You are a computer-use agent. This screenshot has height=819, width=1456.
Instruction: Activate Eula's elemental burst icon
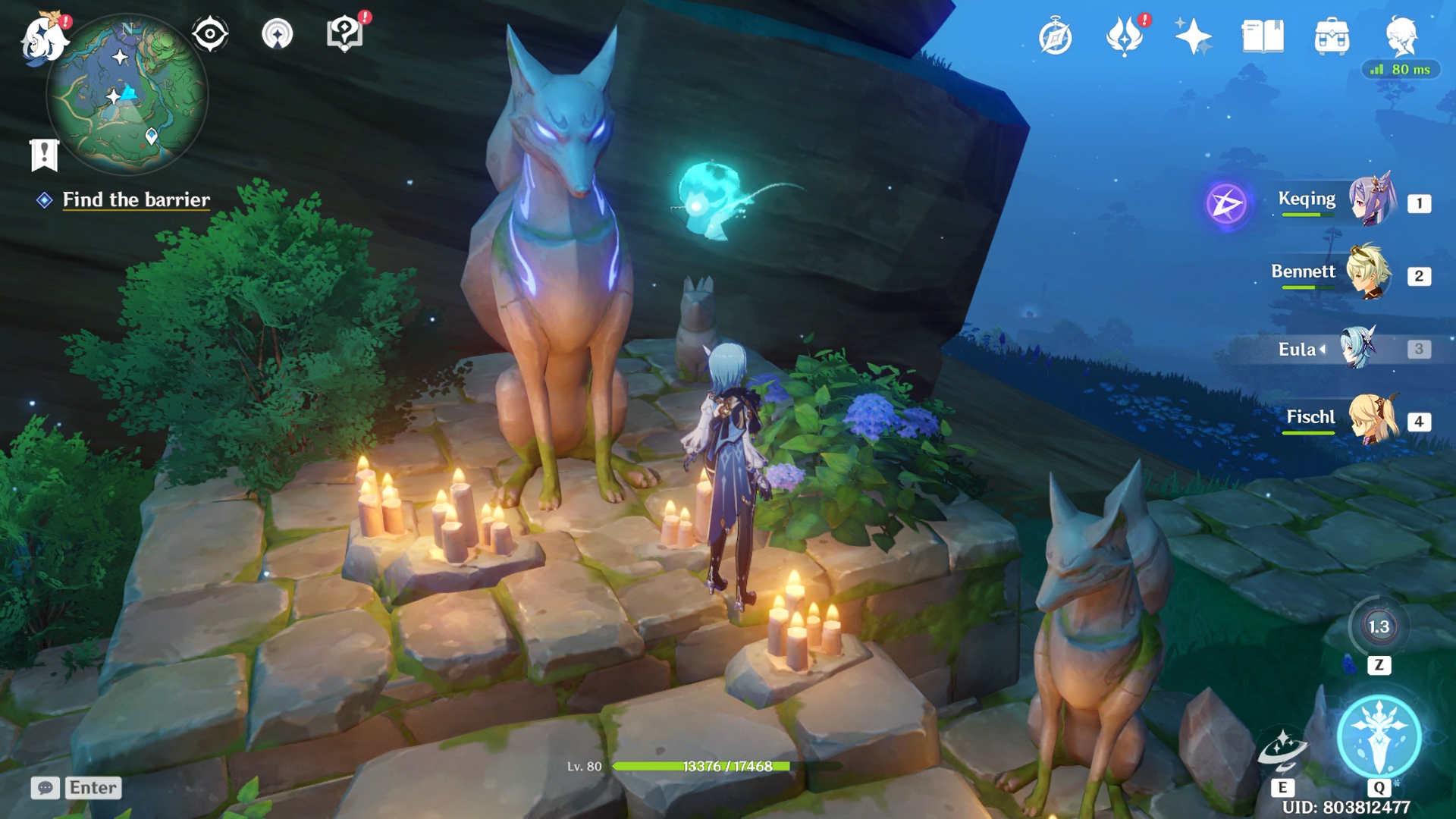(x=1379, y=736)
